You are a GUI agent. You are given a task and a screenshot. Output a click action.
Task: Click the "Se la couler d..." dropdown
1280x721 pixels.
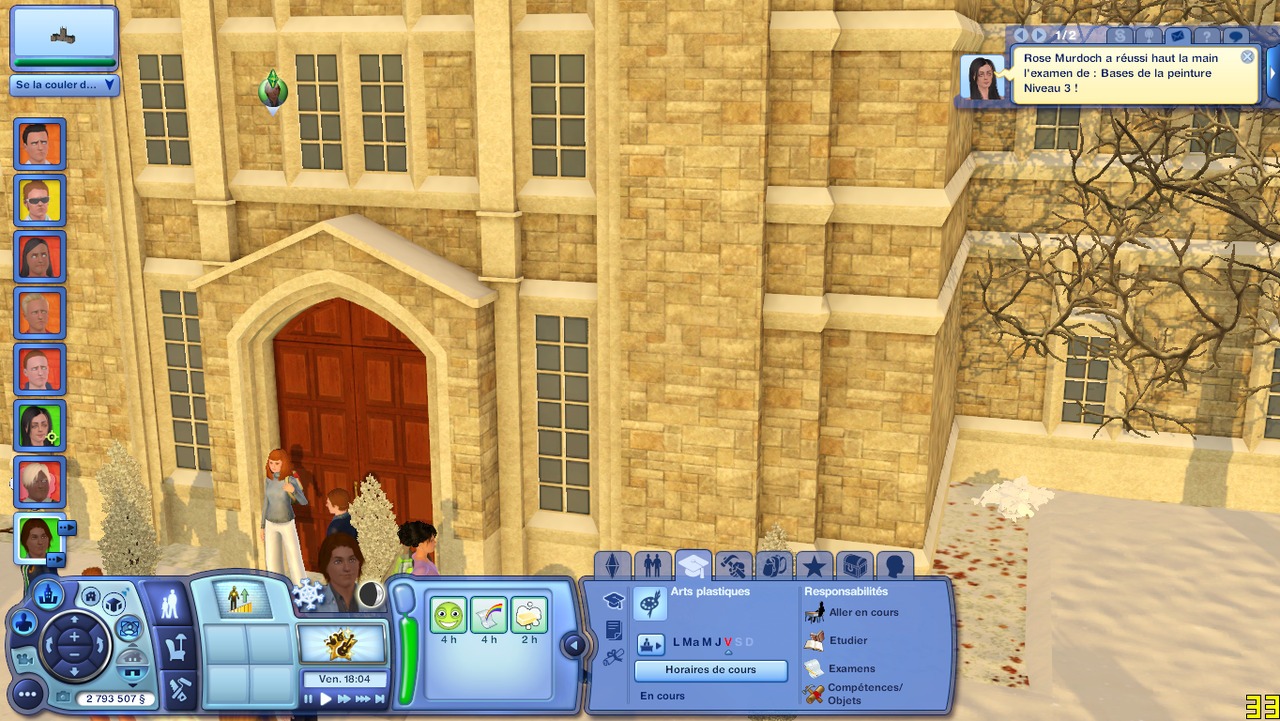tap(65, 85)
